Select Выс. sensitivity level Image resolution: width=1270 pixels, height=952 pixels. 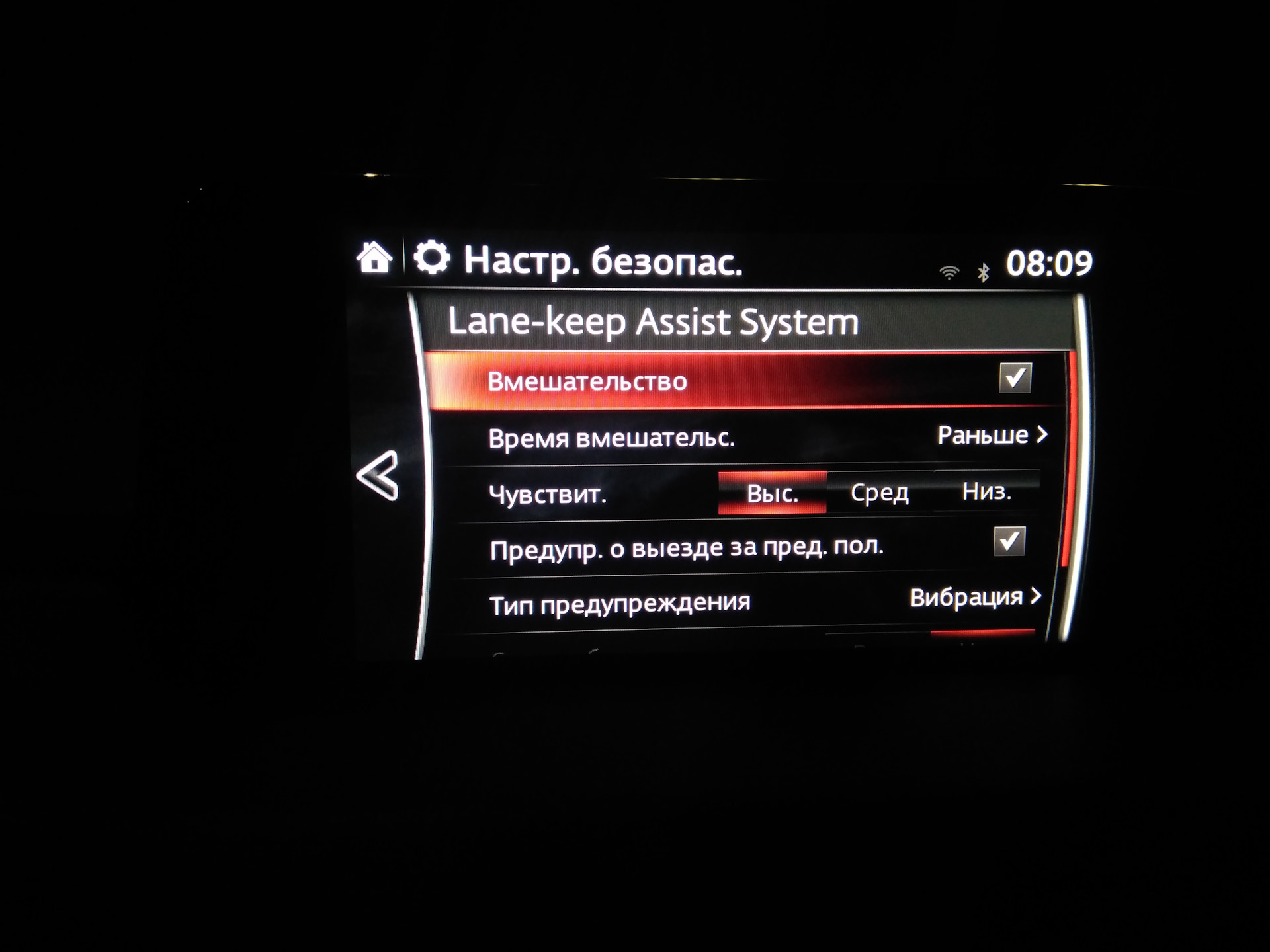click(x=772, y=493)
